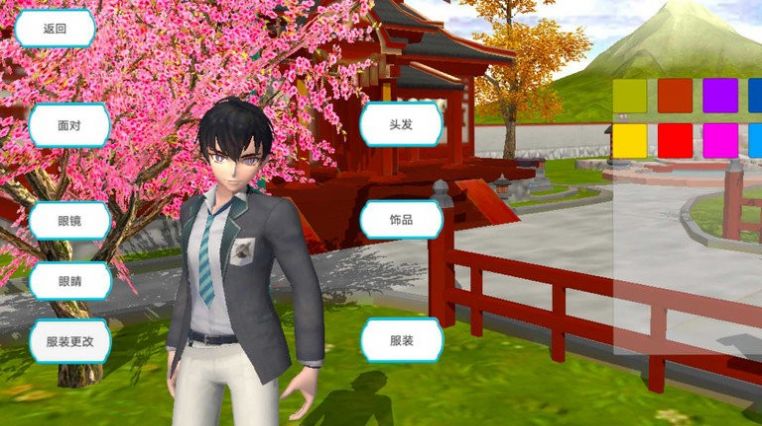Select the bright red color swatch
This screenshot has height=426, width=762.
[675, 140]
